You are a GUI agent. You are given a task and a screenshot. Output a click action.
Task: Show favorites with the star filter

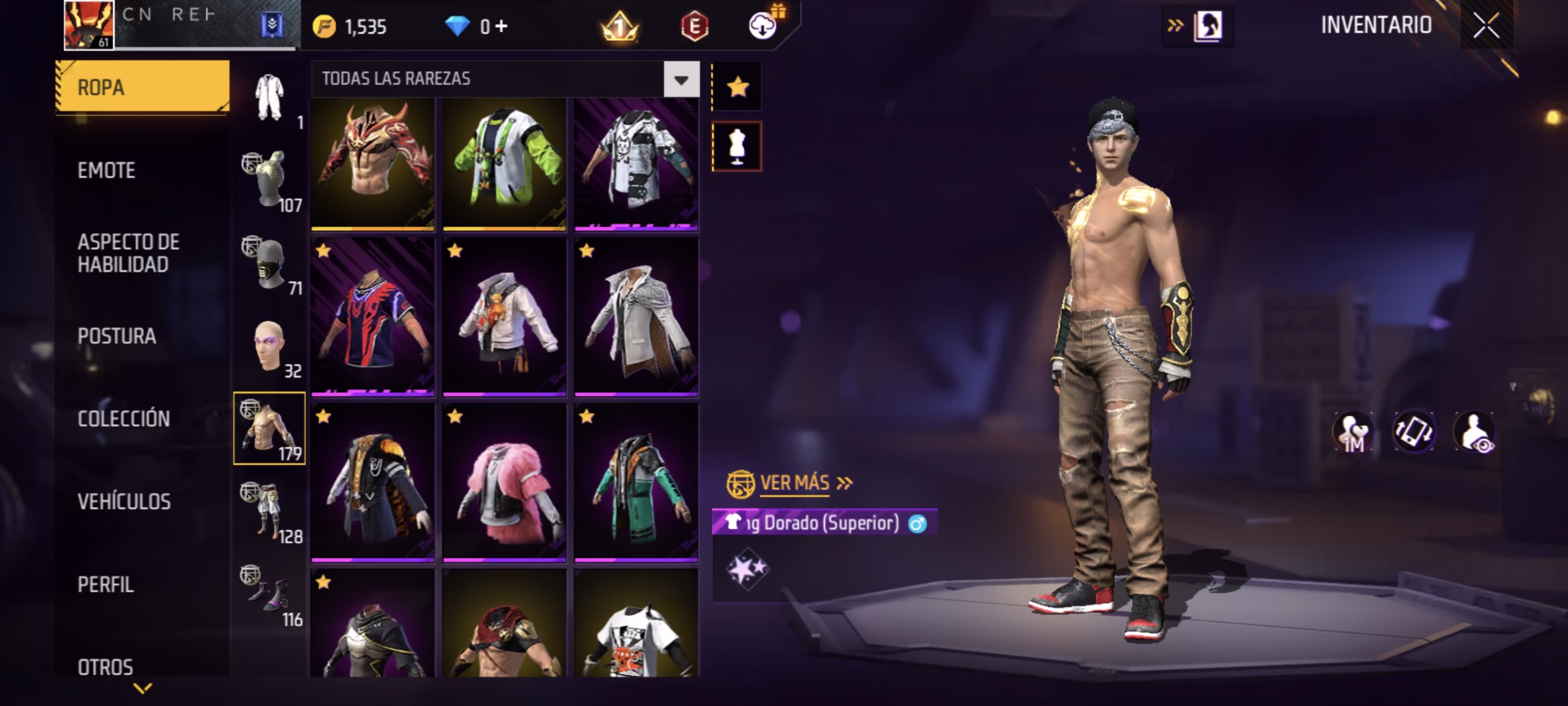coord(737,87)
